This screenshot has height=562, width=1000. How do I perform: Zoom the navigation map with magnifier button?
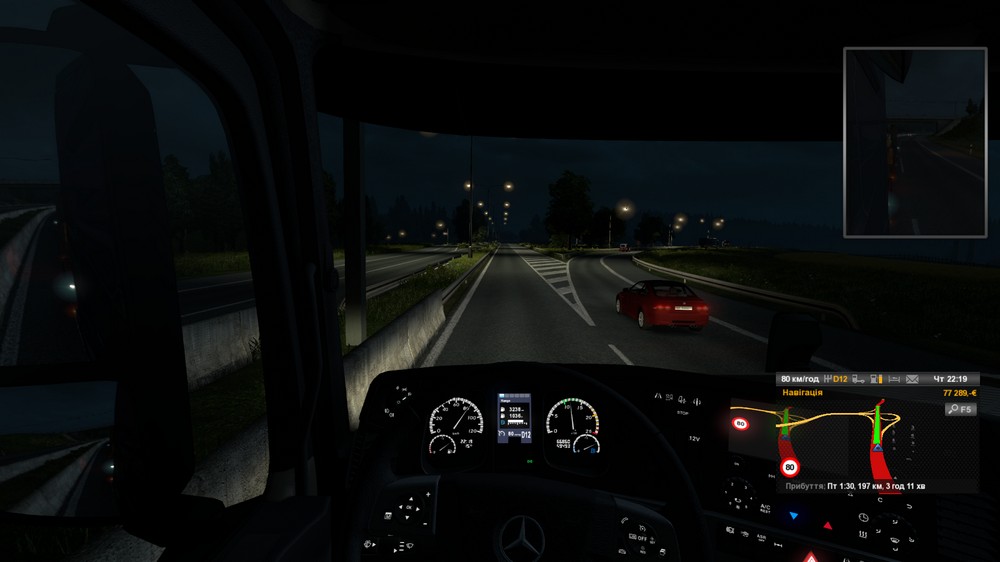coord(963,409)
